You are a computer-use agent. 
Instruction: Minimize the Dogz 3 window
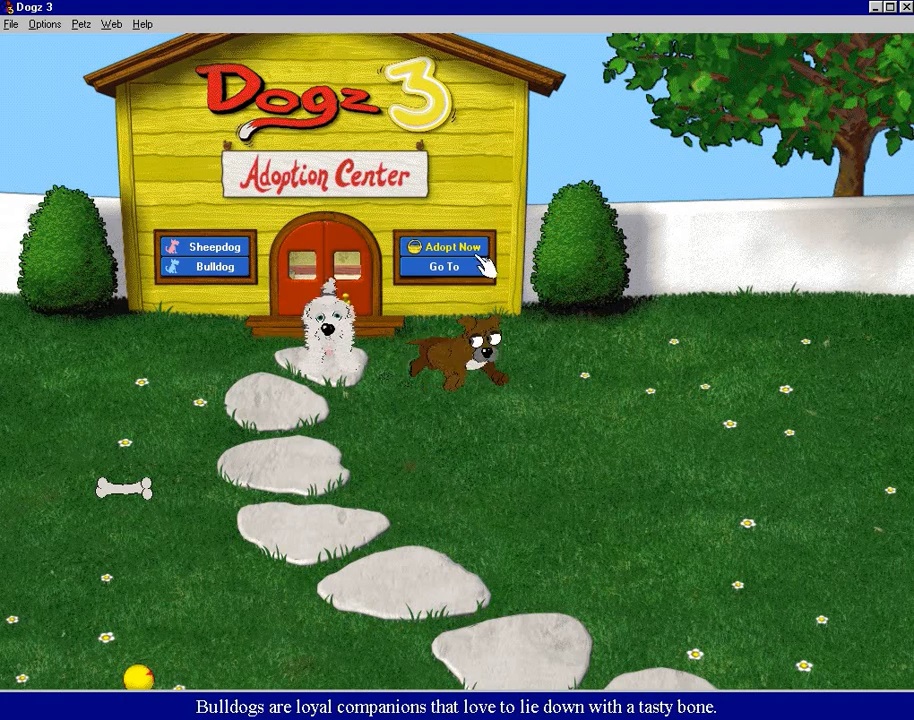[x=877, y=7]
